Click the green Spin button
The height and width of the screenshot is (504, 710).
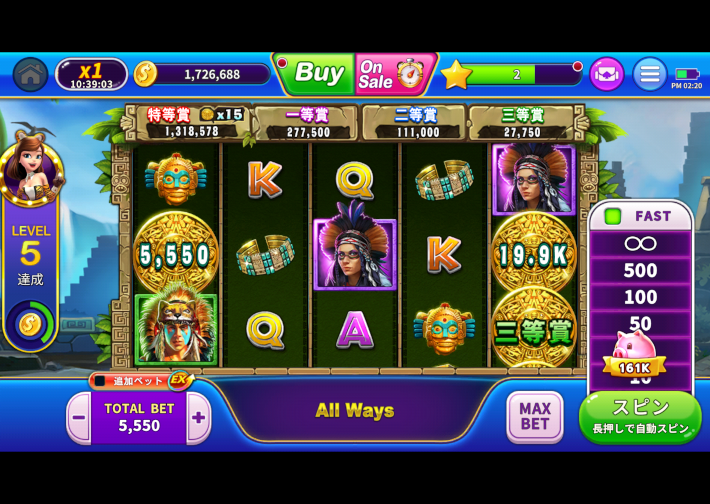(x=640, y=416)
